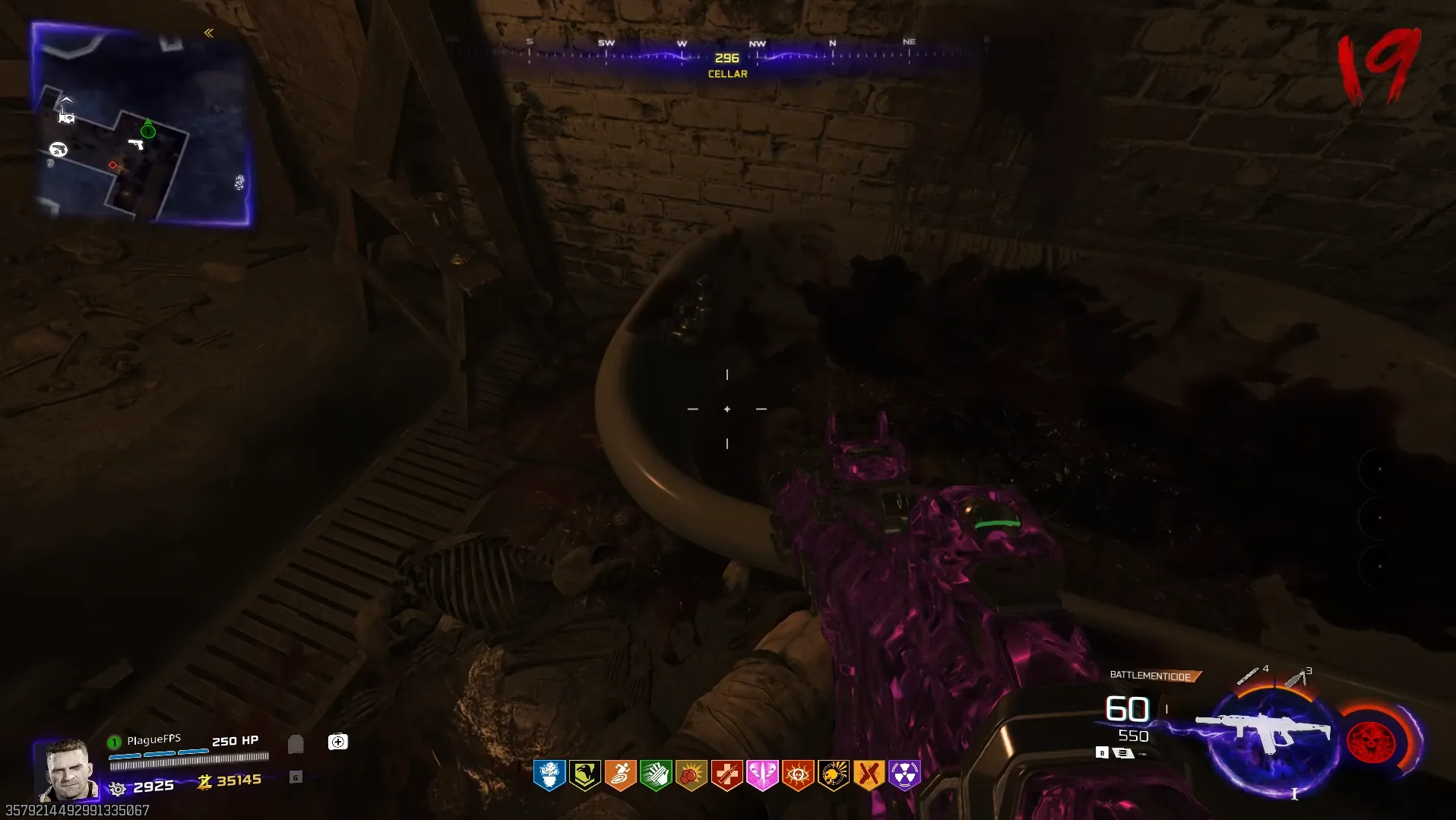The width and height of the screenshot is (1456, 820).
Task: Click the red diamond marker on minimap
Action: (112, 165)
